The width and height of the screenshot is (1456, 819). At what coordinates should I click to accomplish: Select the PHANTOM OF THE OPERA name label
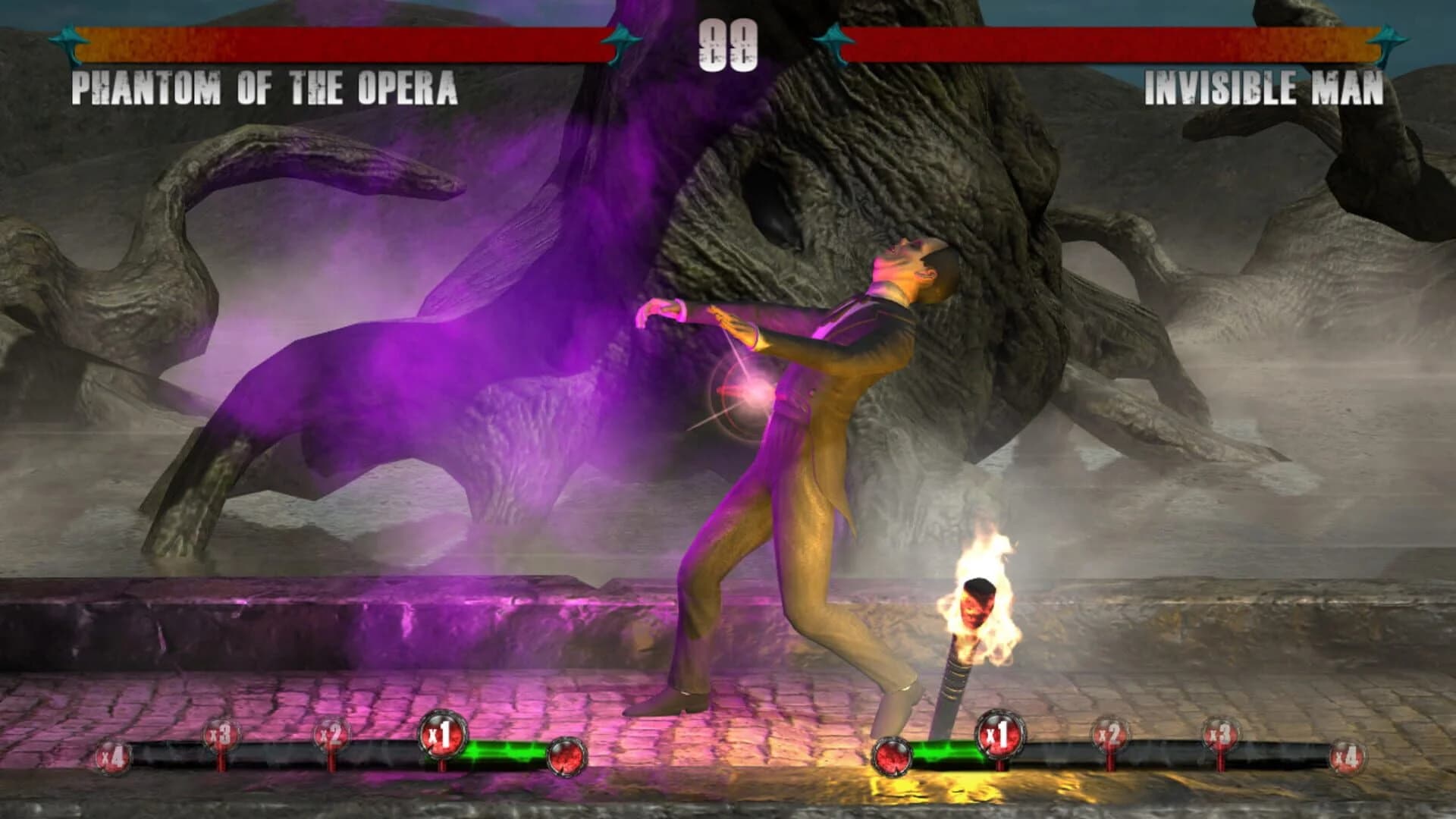(265, 89)
